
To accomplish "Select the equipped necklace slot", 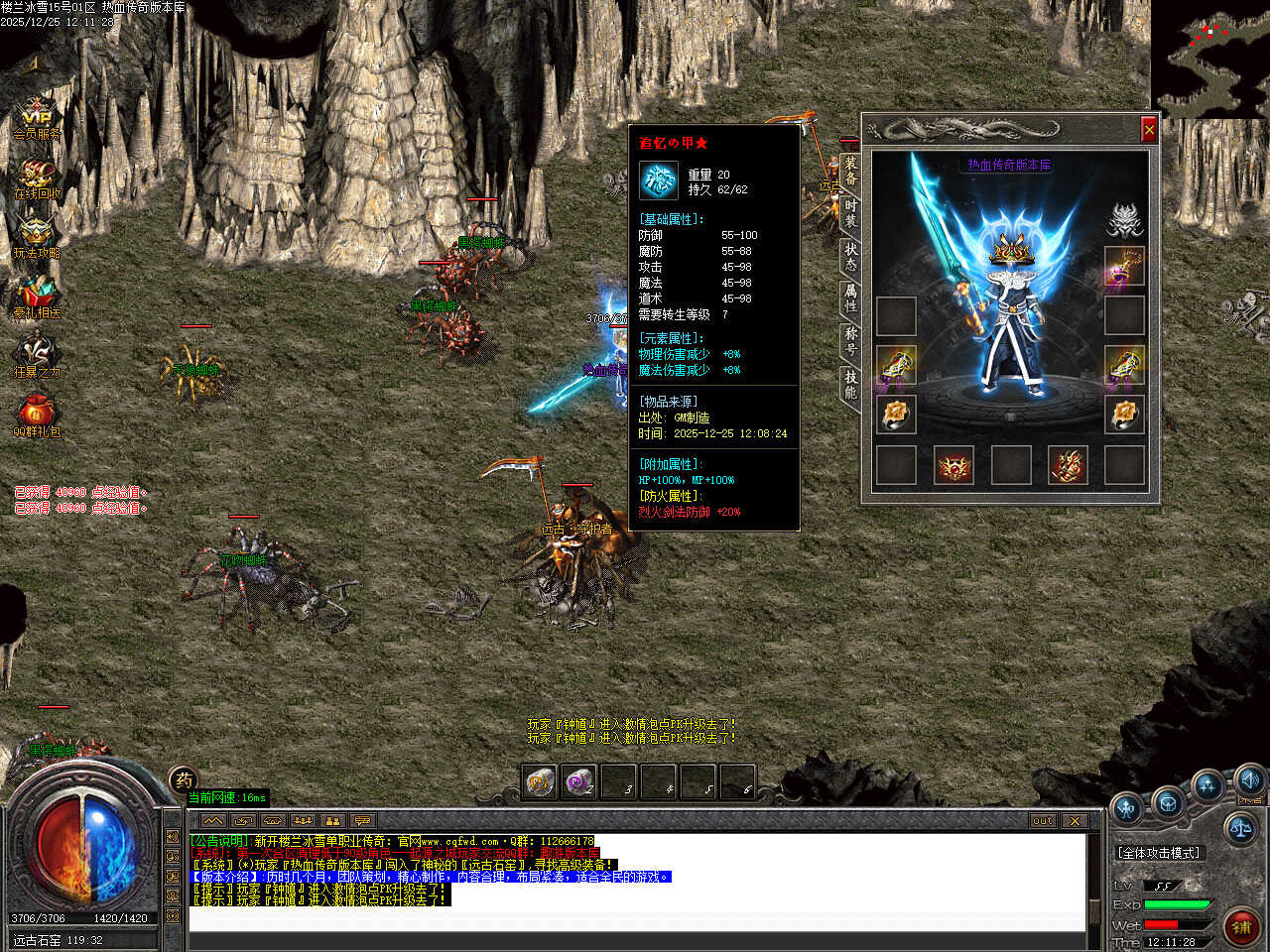I will pyautogui.click(x=1124, y=267).
